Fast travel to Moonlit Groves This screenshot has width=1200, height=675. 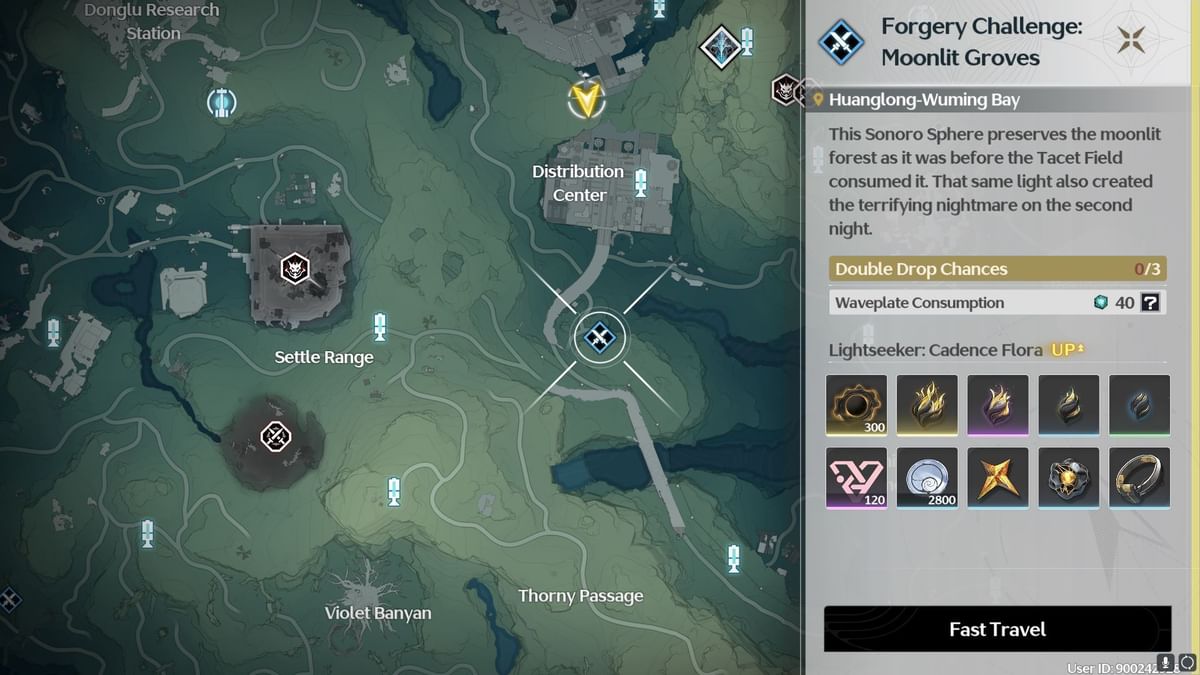tap(997, 629)
